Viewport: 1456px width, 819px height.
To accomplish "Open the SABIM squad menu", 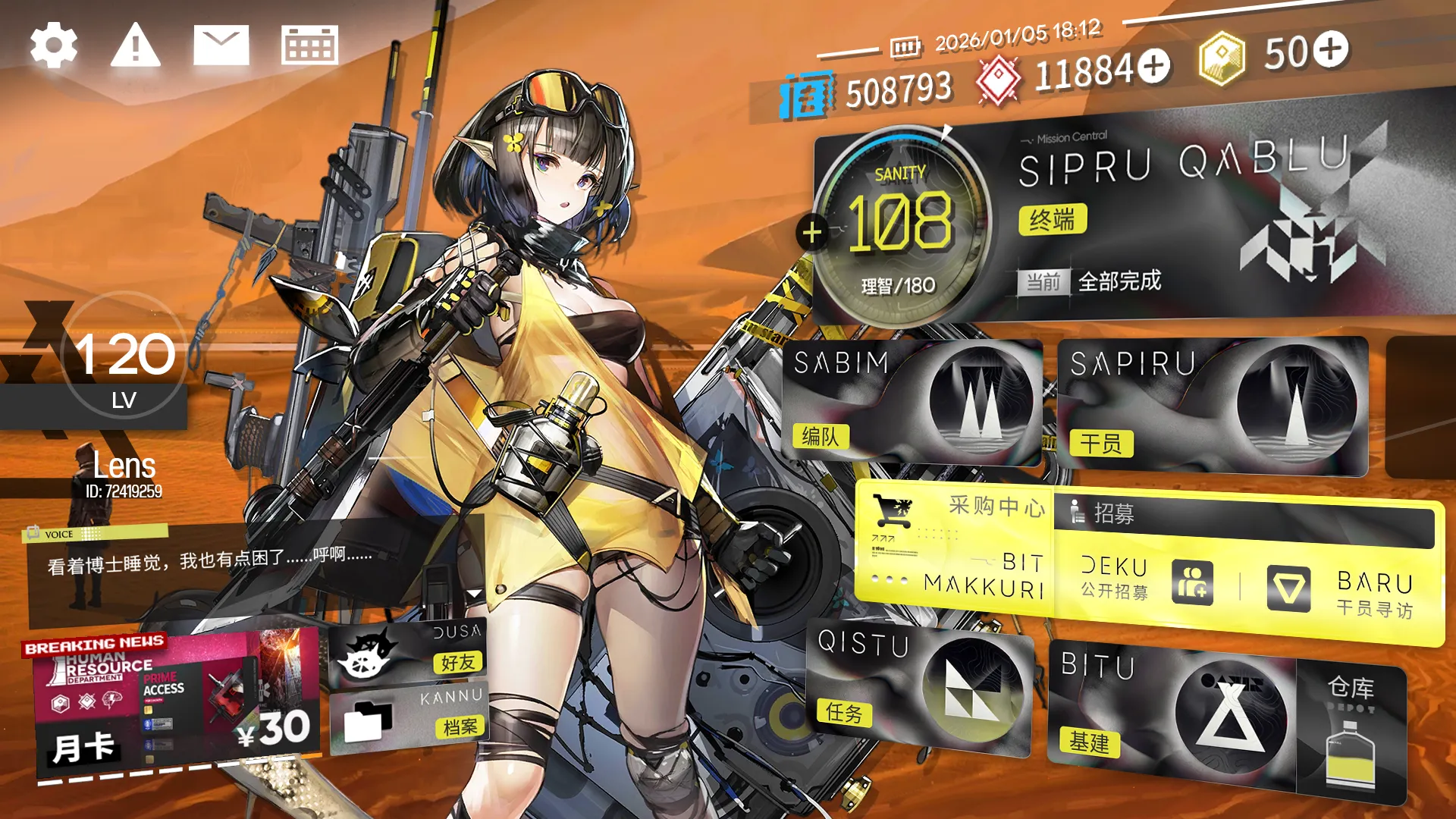I will pos(910,402).
